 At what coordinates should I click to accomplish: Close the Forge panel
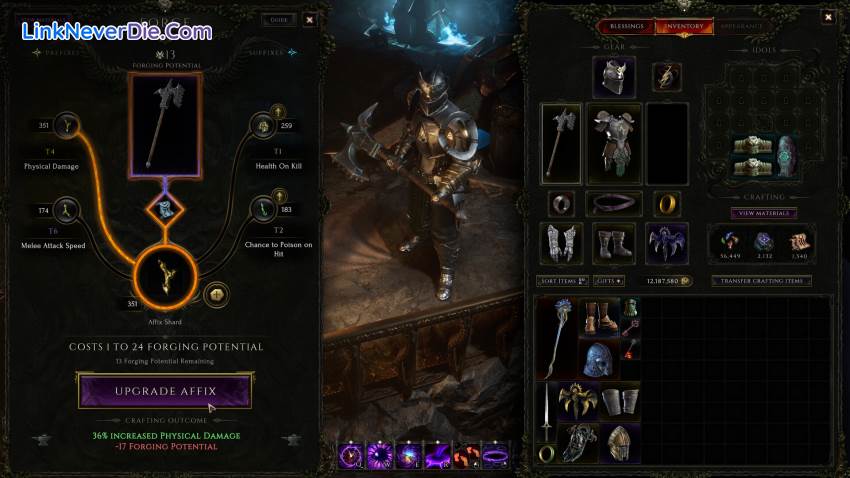point(309,19)
